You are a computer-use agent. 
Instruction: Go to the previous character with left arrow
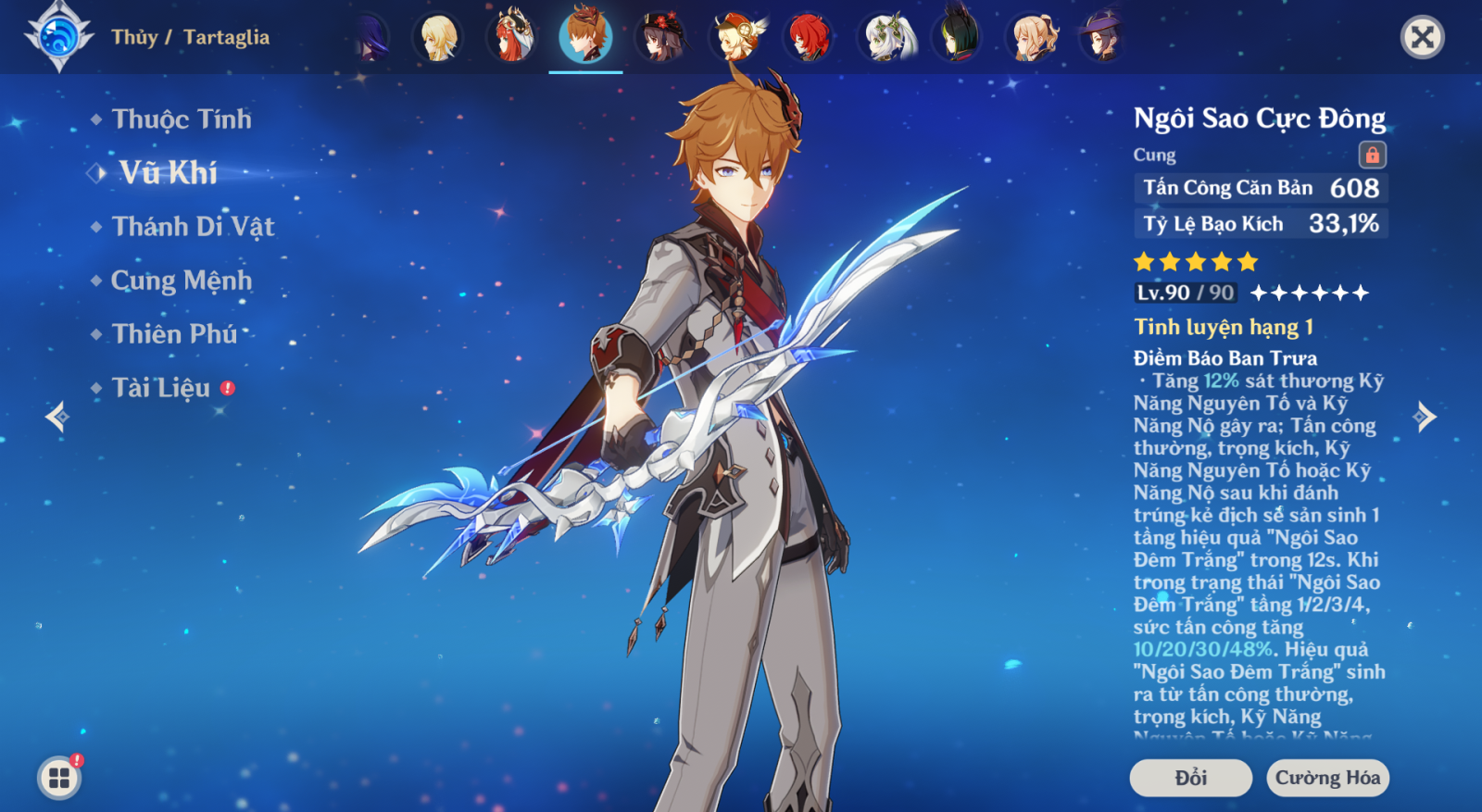pos(57,417)
